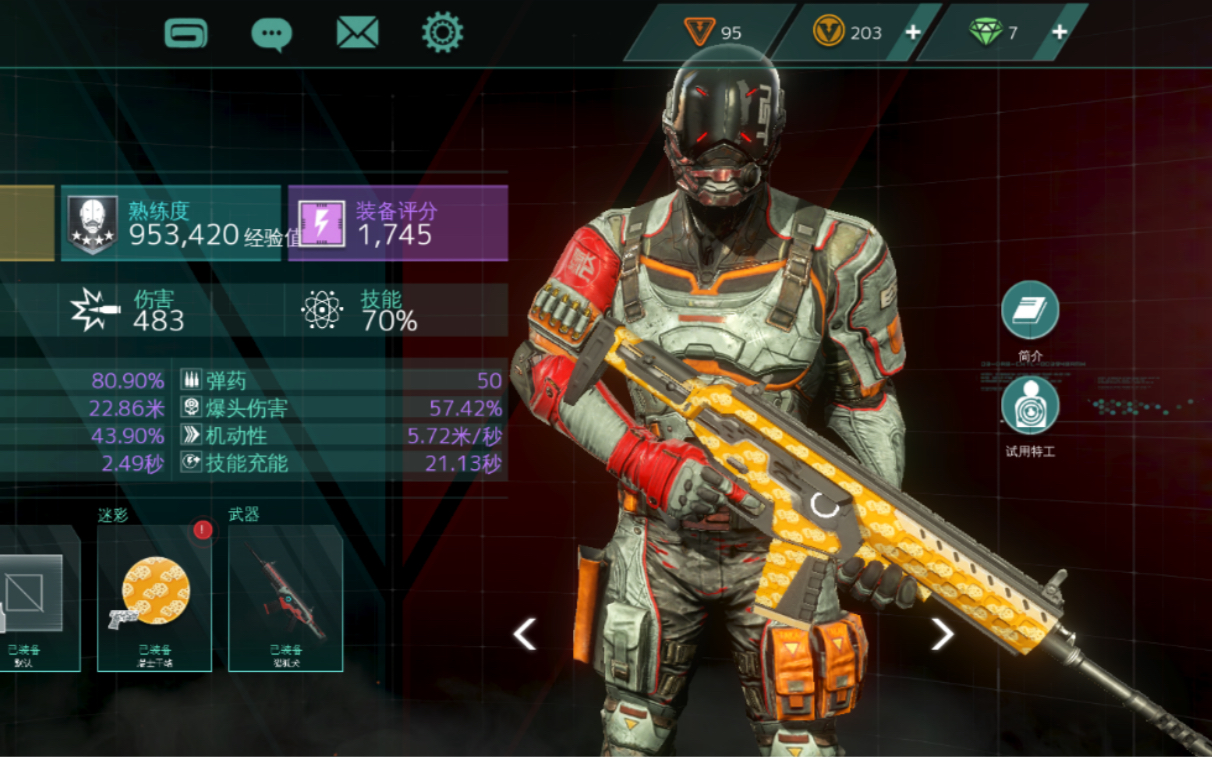The image size is (1212, 757).
Task: Click the 伤害 damage stat
Action: pos(130,310)
